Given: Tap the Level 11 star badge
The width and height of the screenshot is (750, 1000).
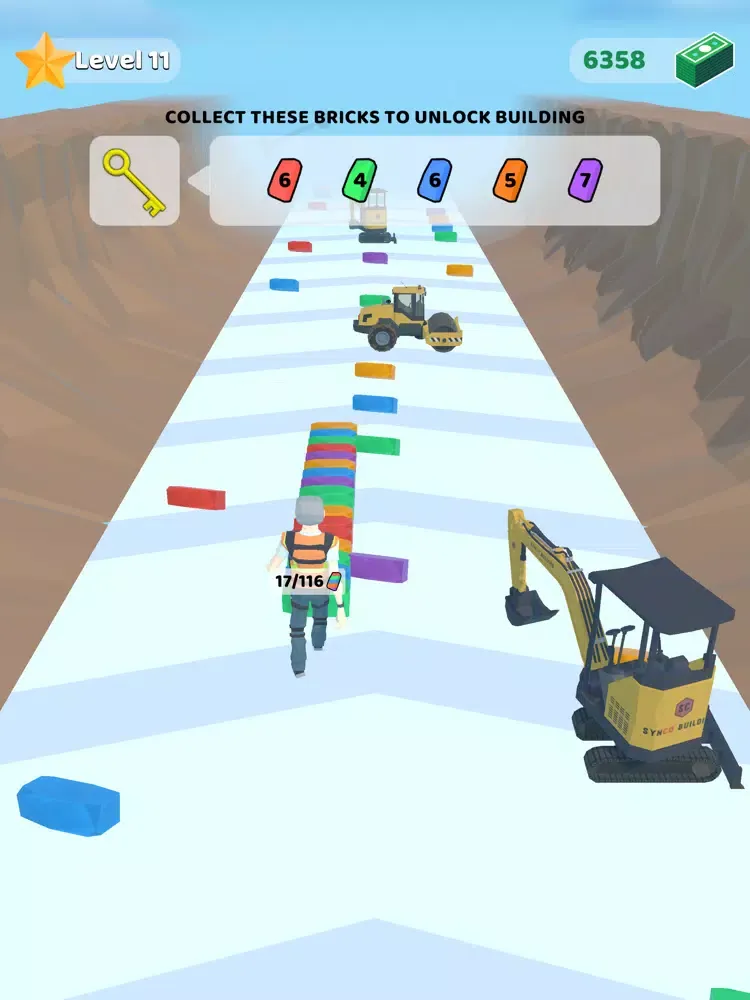Looking at the screenshot, I should [x=44, y=60].
